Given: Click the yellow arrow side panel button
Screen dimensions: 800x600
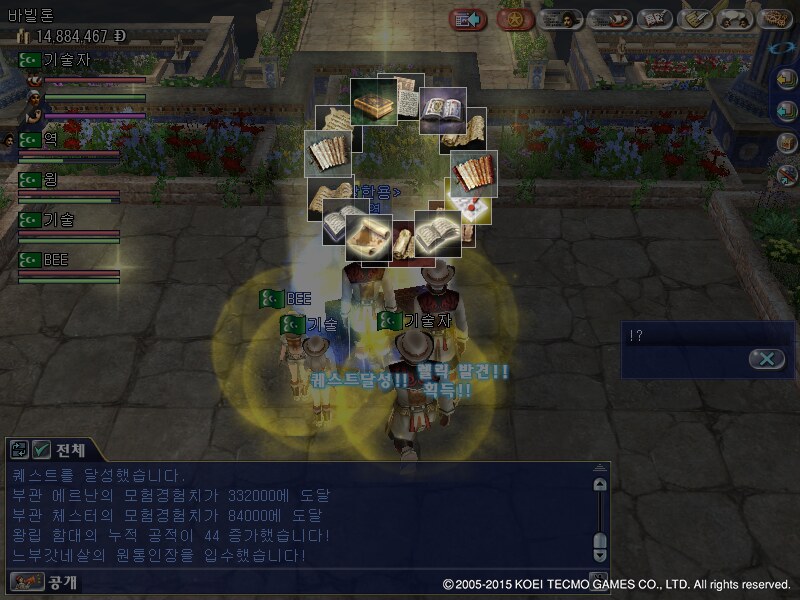Looking at the screenshot, I should pos(787,81).
